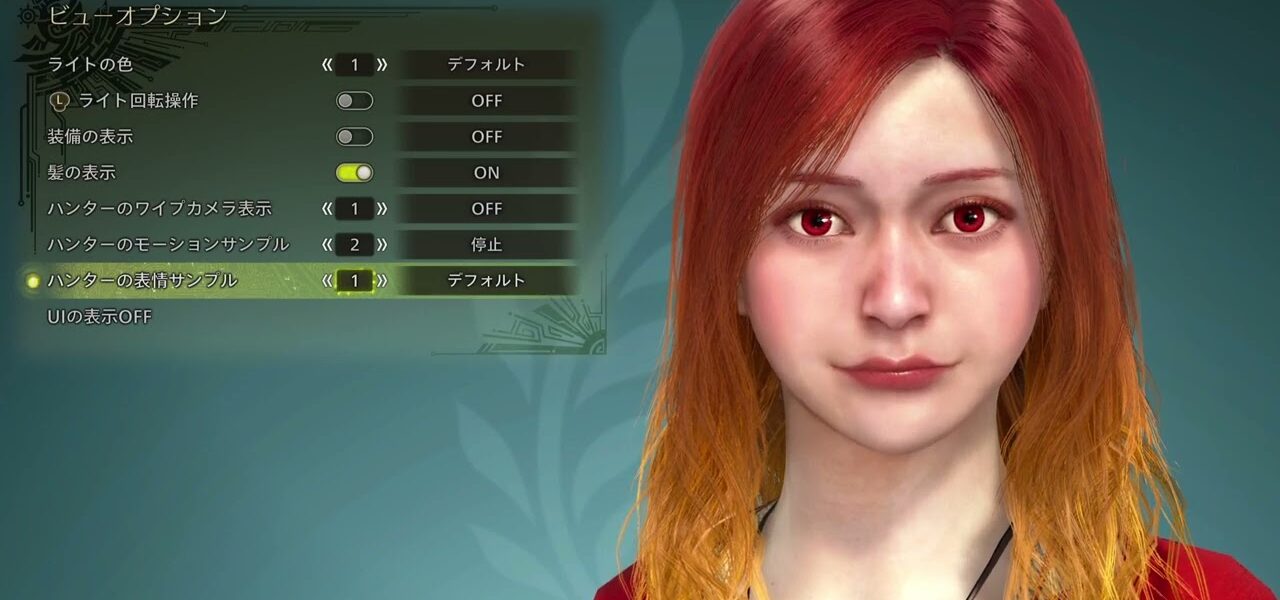Click right arrow for ハンターの表情サンプル
This screenshot has height=600, width=1280.
382,281
